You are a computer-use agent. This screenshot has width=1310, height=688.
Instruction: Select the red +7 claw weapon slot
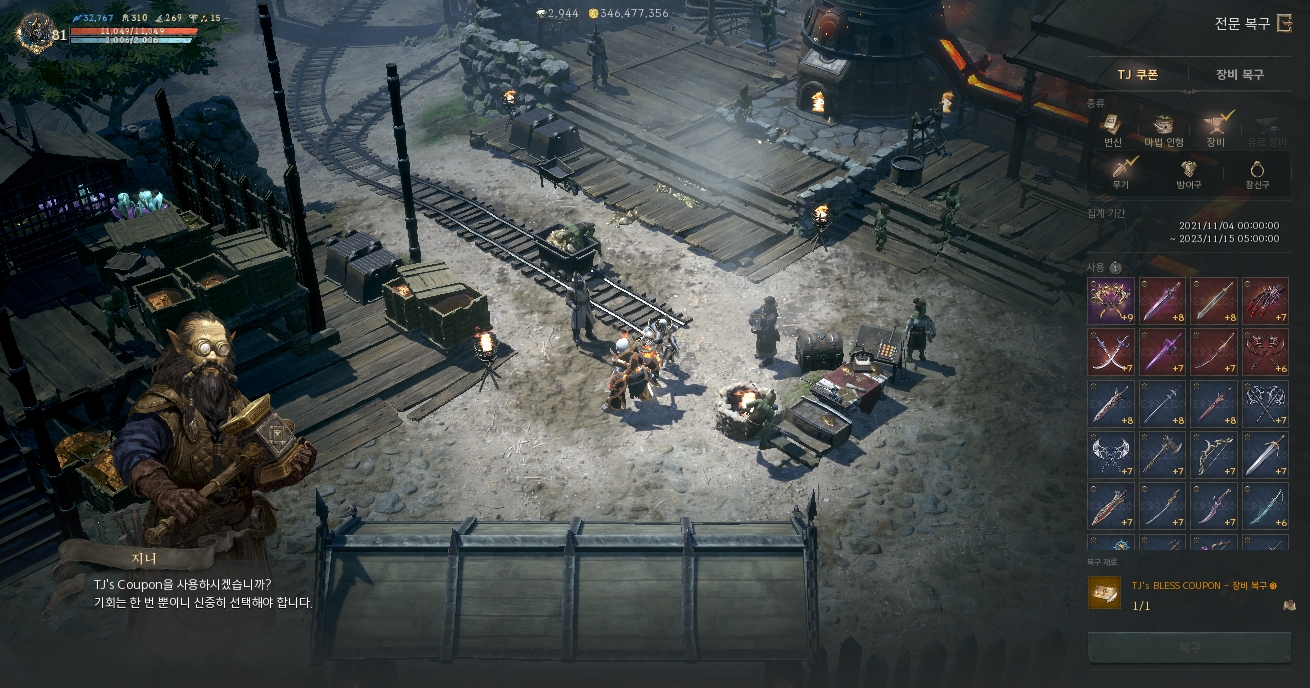point(1265,301)
